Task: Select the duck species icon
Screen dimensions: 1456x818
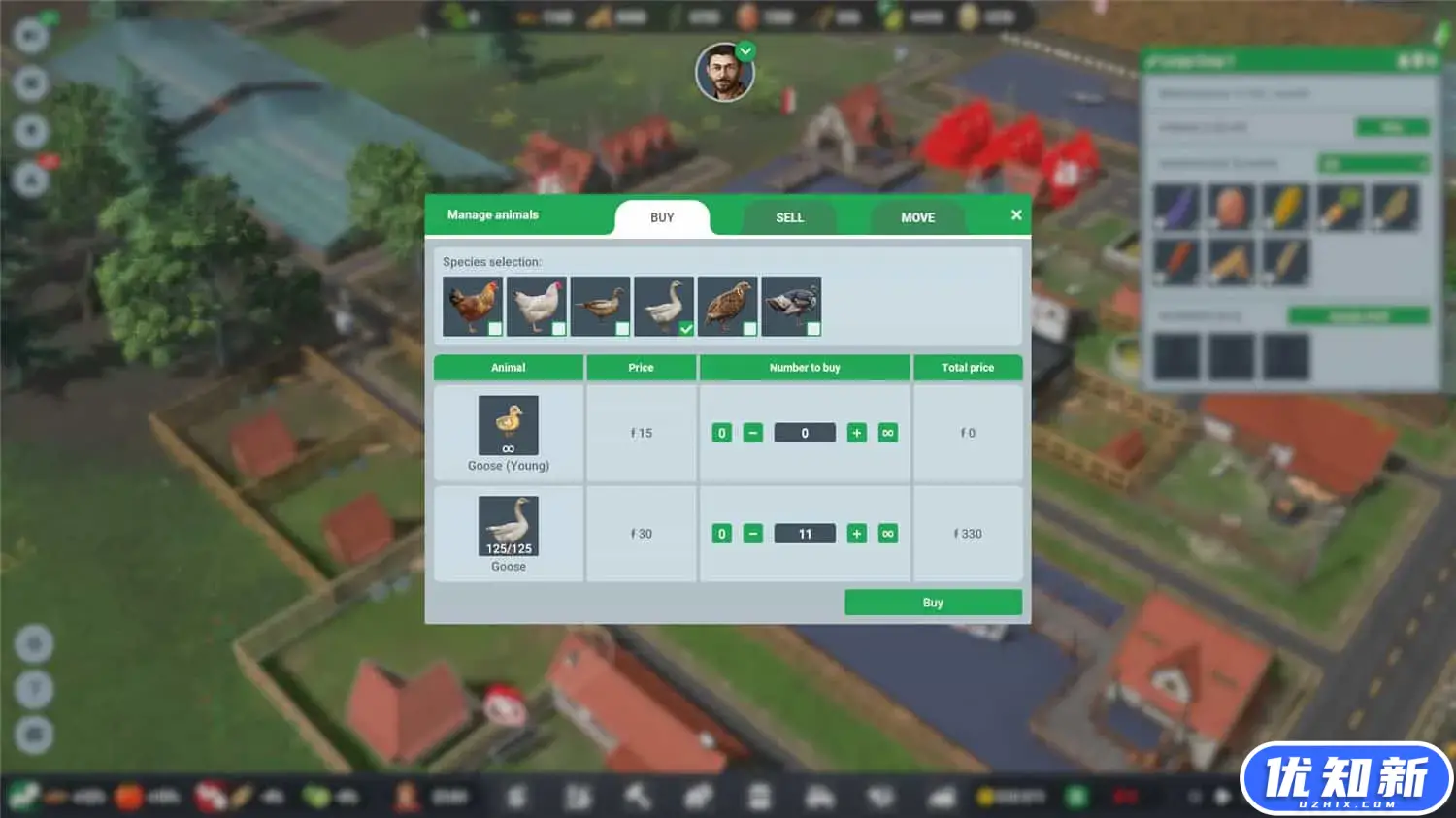Action: [601, 306]
